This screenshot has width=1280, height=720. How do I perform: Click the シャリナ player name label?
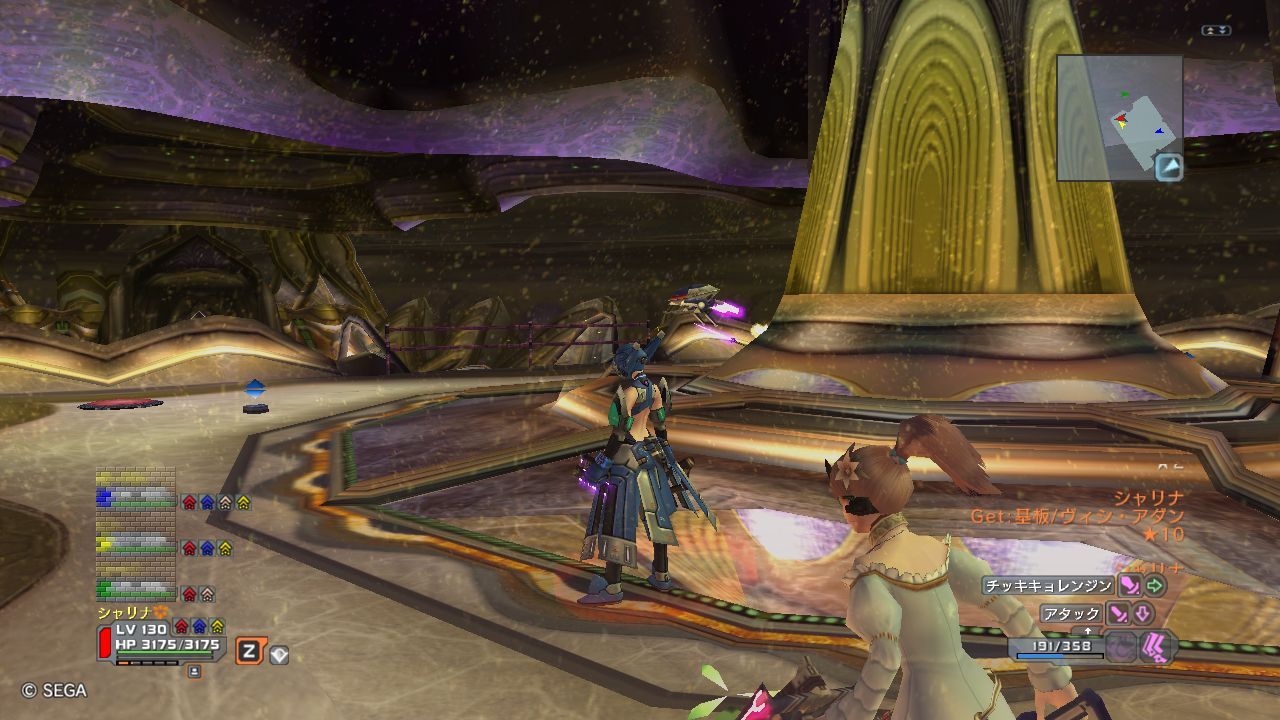124,612
